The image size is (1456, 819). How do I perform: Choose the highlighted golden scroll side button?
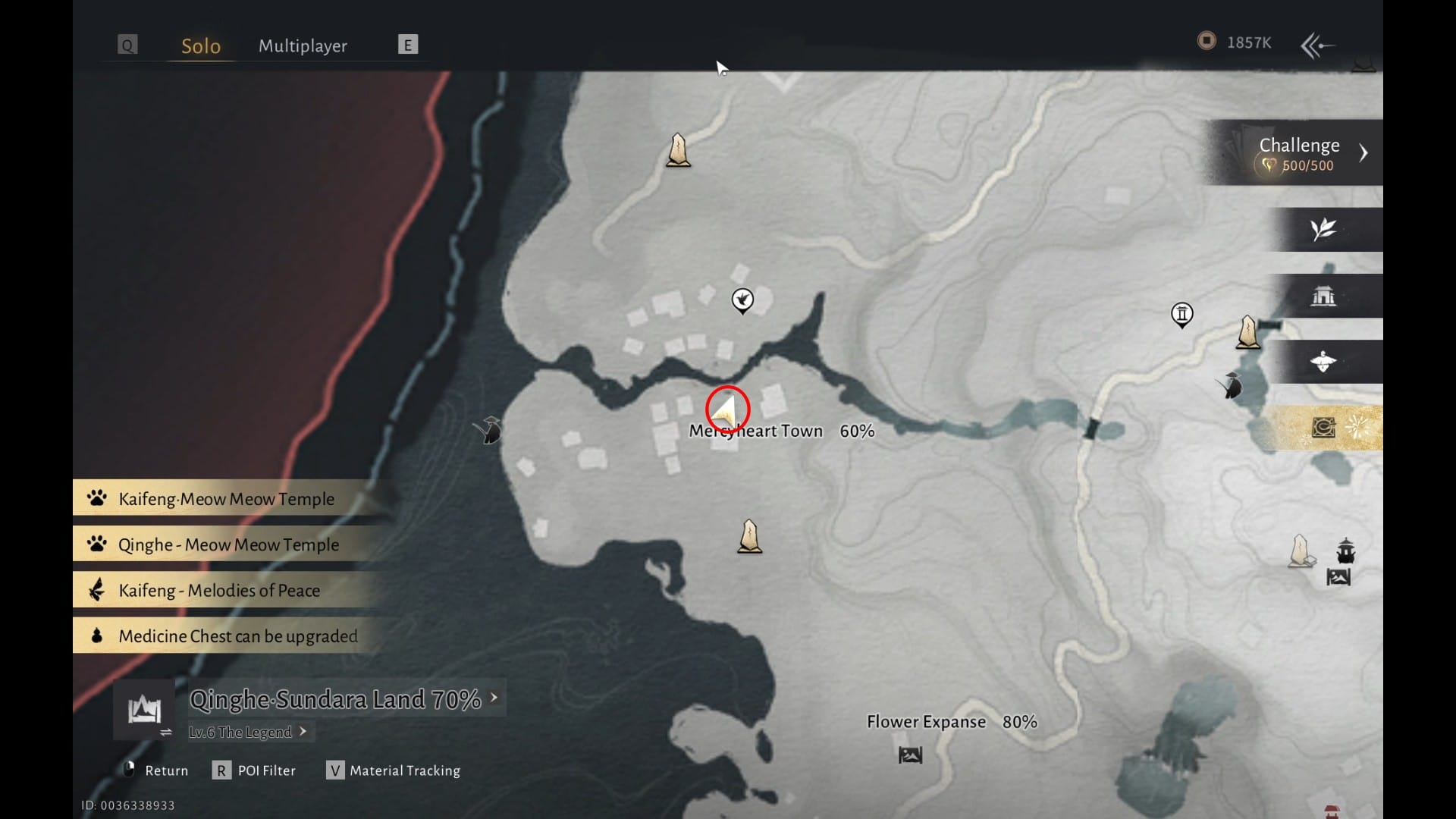(1323, 428)
